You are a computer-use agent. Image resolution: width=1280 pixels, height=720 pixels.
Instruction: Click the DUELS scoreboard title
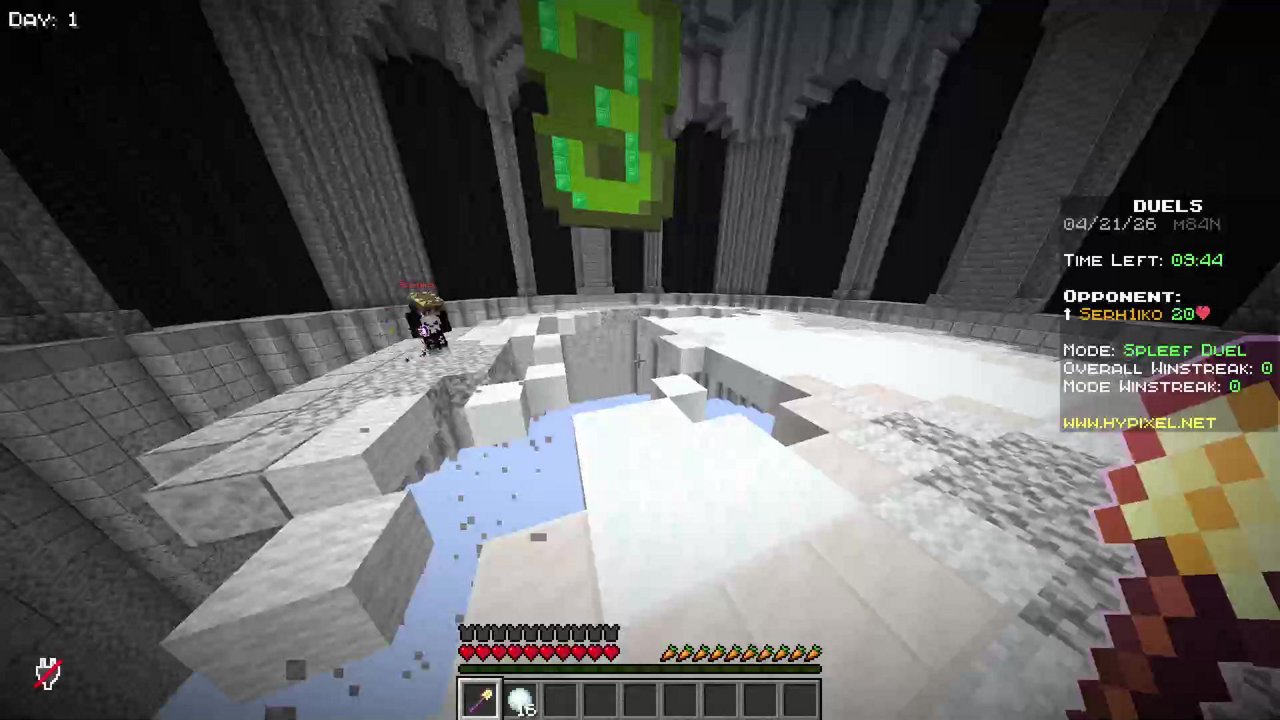1167,205
